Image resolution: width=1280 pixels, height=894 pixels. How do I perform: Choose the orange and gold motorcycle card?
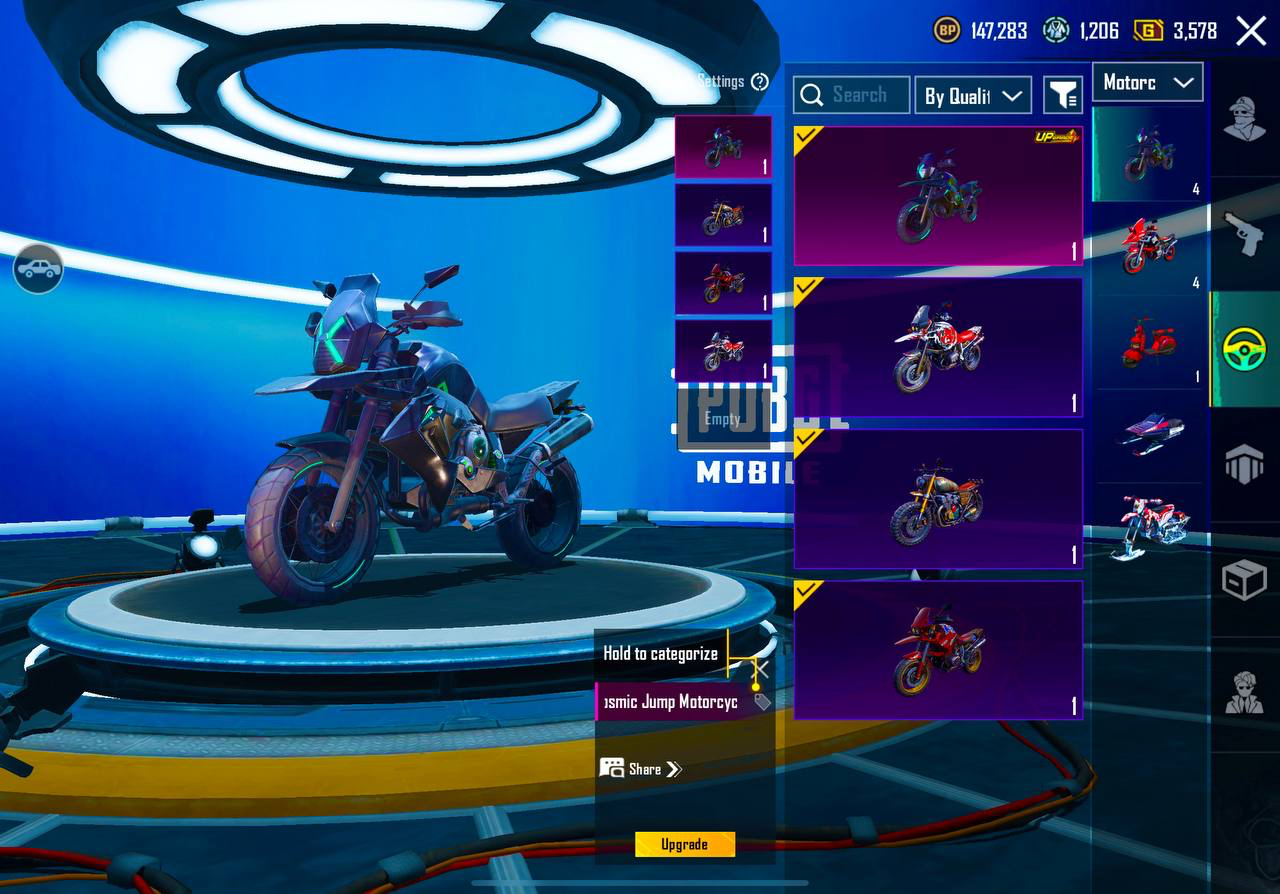938,499
